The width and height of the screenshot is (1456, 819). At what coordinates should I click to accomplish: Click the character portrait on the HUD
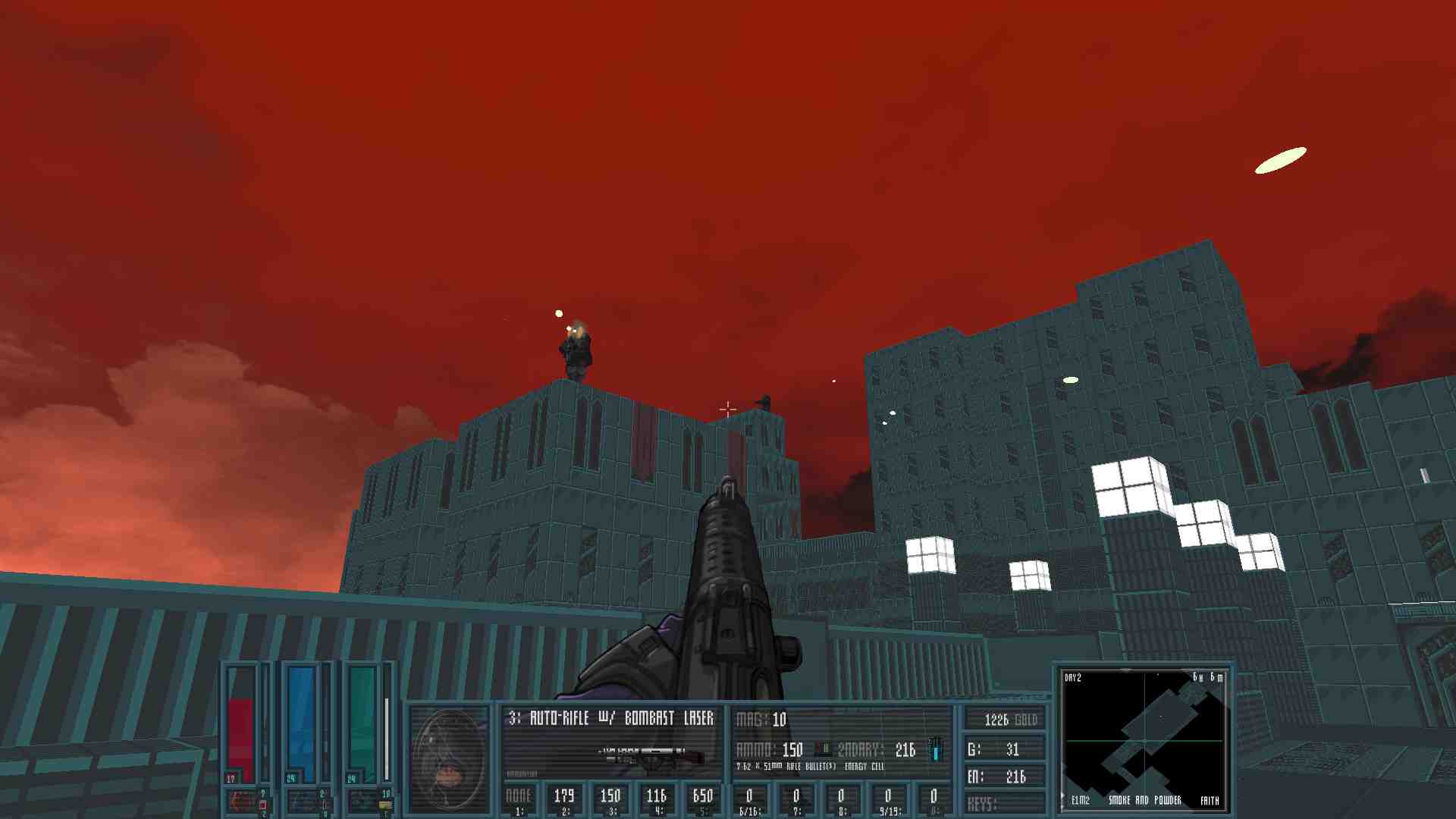click(449, 759)
